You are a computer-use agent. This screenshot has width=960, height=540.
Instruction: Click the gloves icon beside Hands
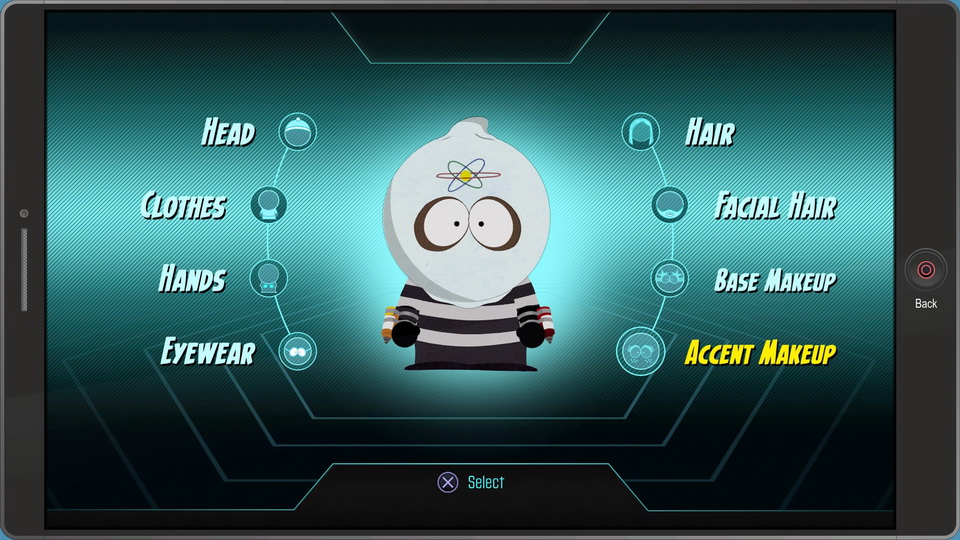pos(268,278)
